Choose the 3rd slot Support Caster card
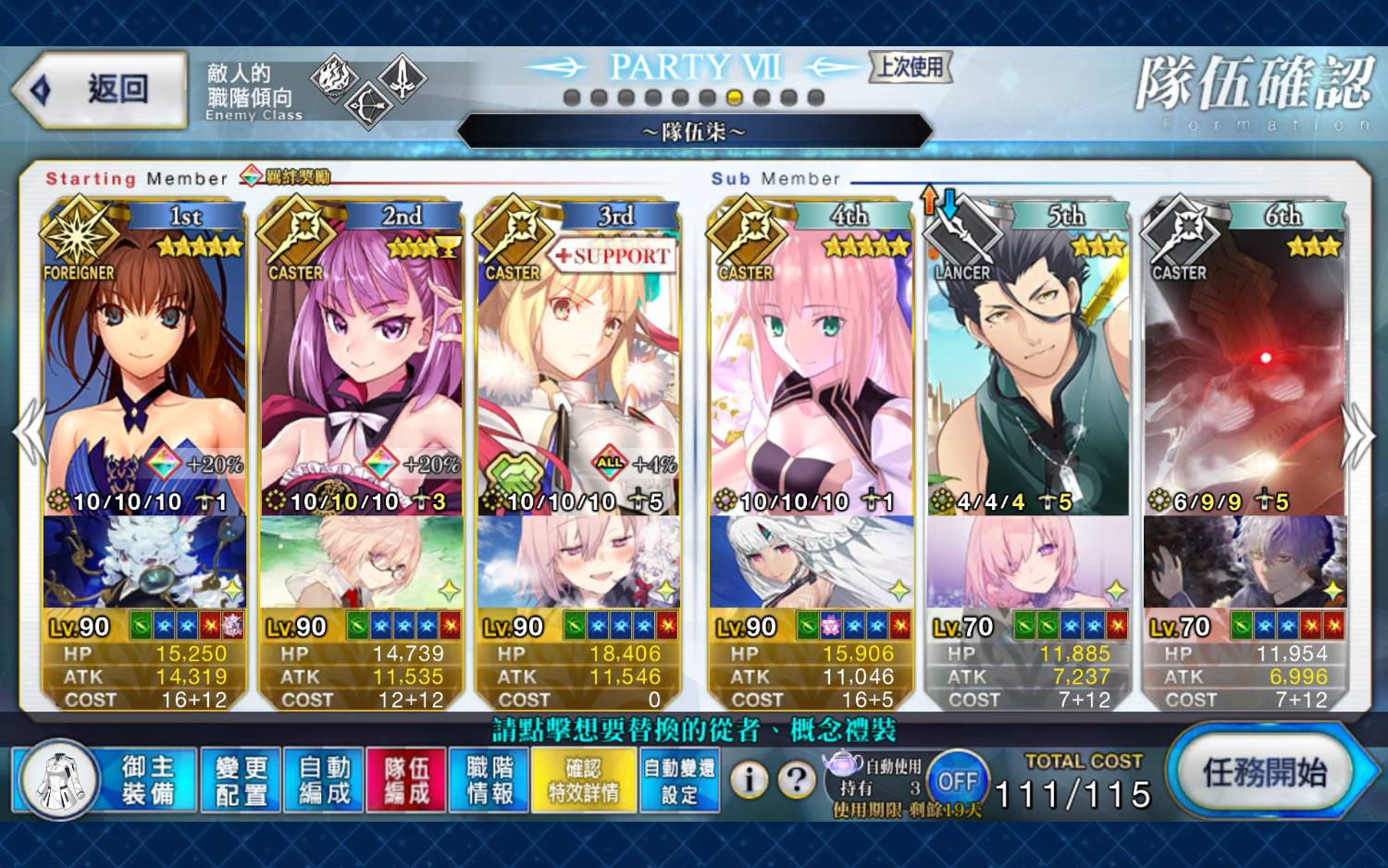Screen dimensions: 1388x868 tap(578, 370)
